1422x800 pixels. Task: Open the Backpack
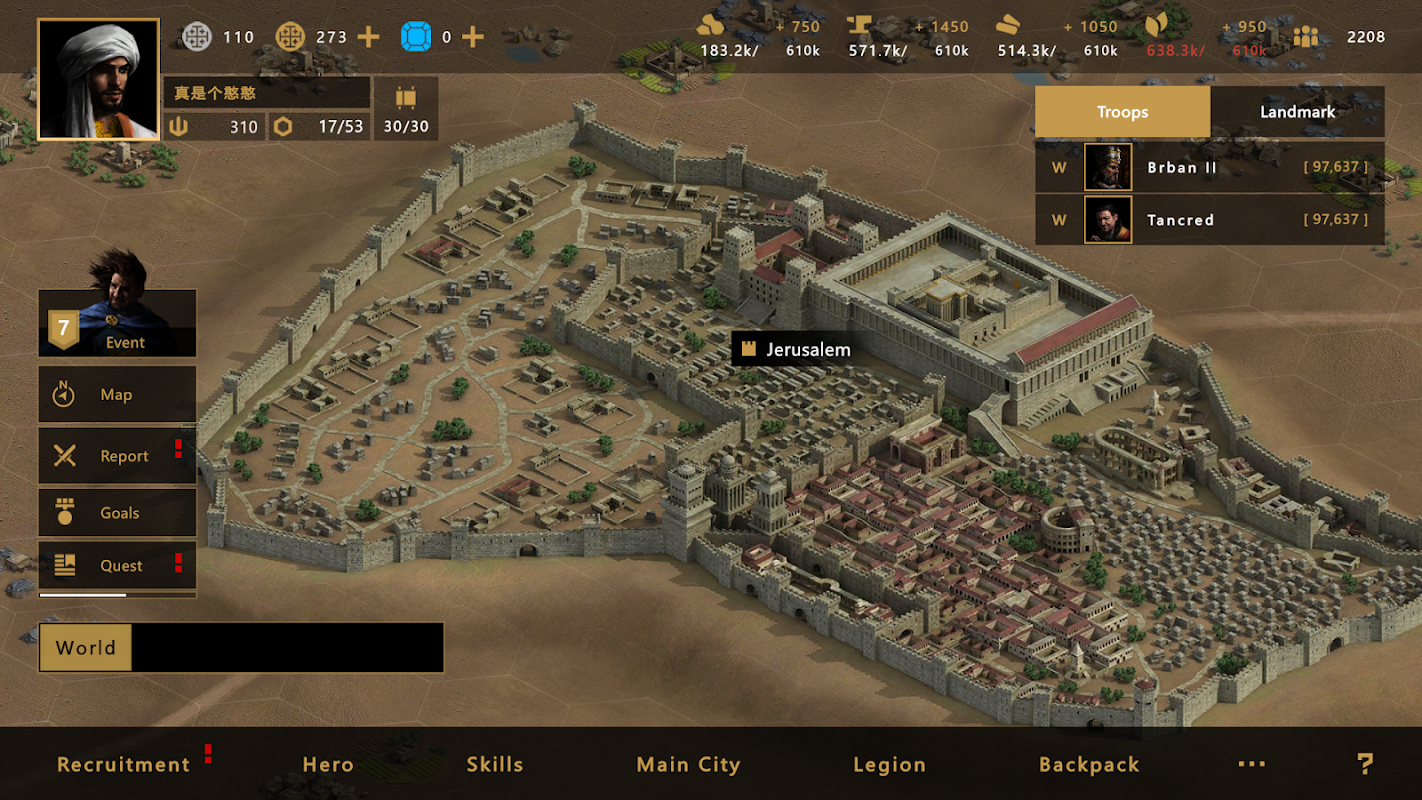[x=1089, y=765]
